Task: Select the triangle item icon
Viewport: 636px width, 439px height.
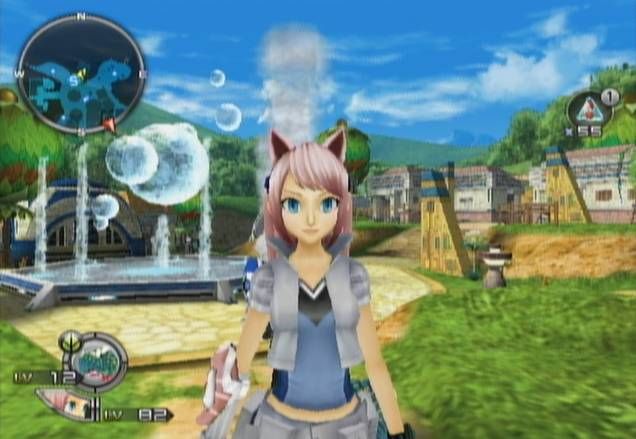Action: [586, 109]
